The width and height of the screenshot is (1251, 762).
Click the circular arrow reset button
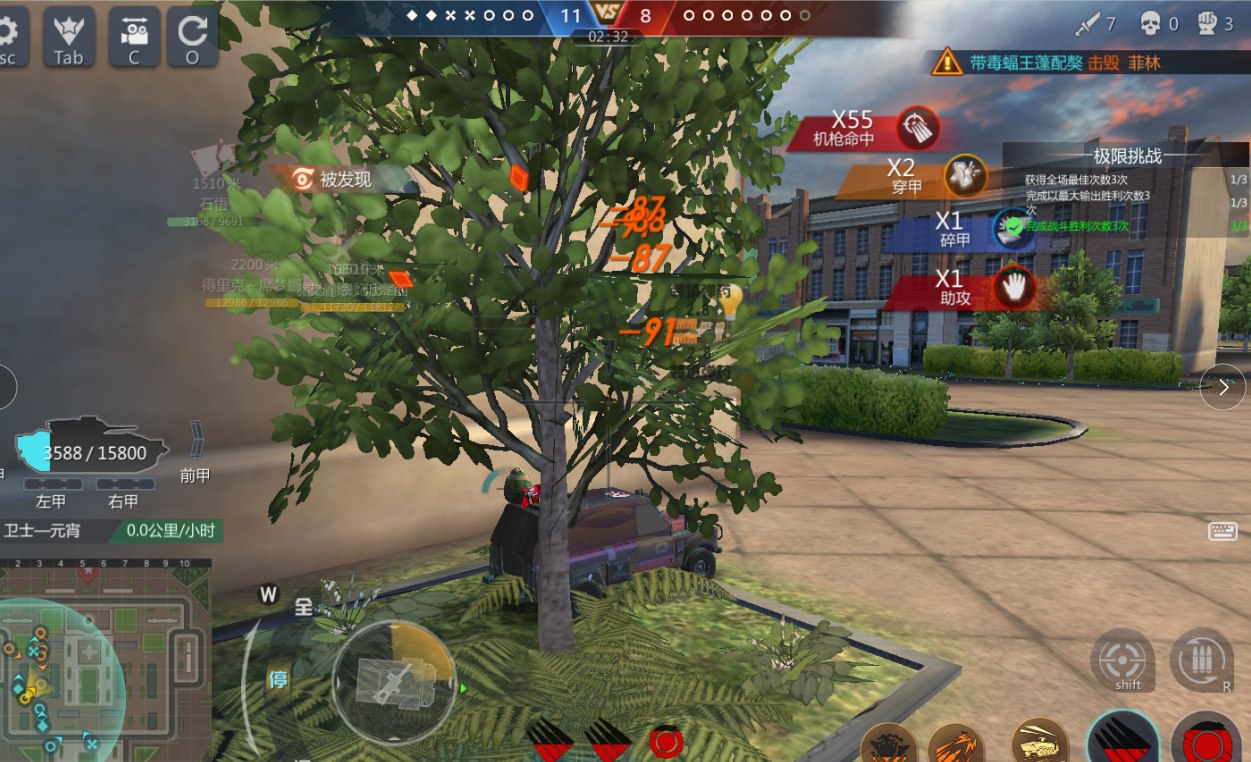193,36
